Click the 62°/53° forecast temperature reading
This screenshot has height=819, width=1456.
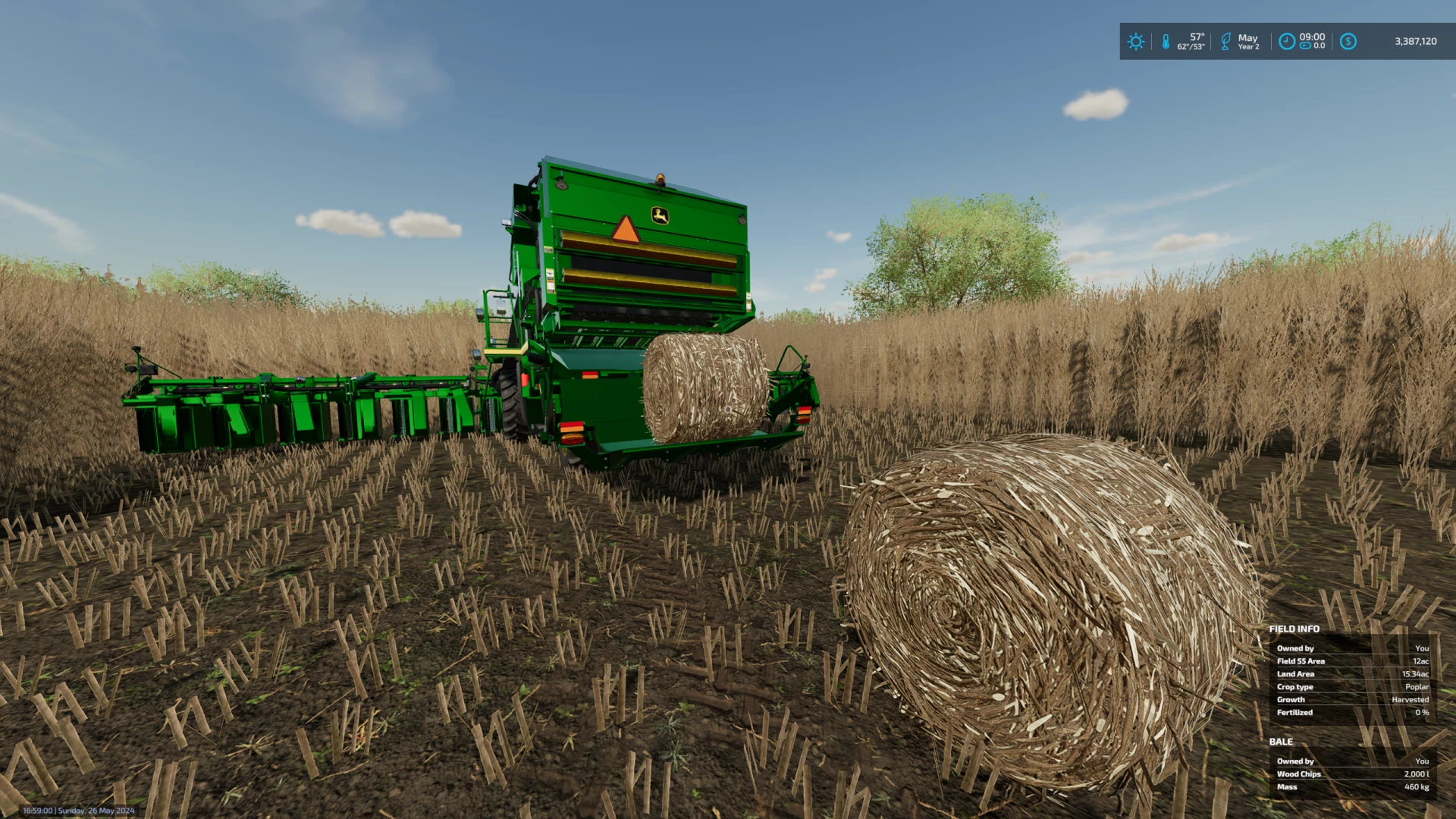(1191, 47)
